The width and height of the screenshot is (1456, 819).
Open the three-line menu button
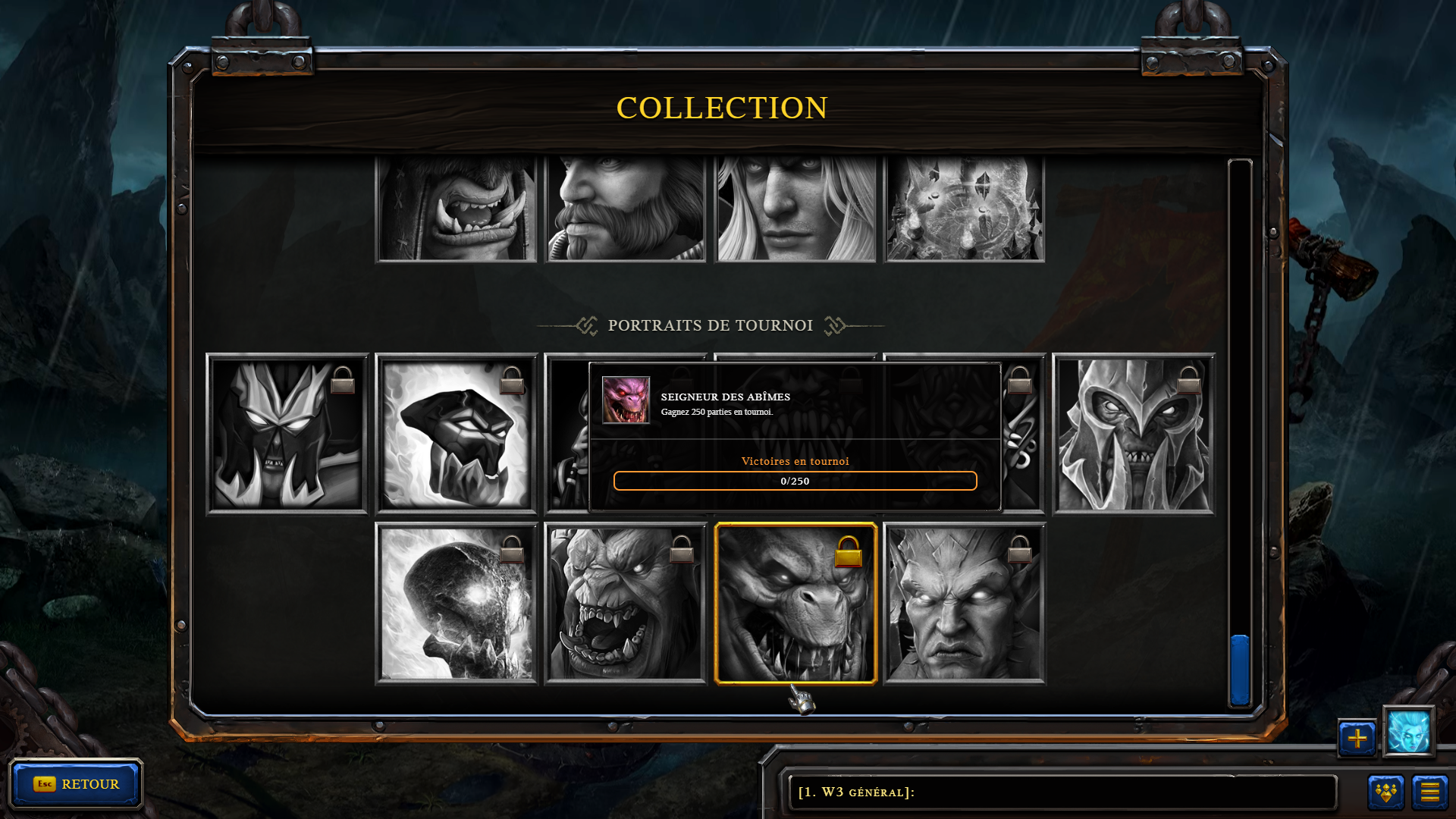tap(1429, 792)
